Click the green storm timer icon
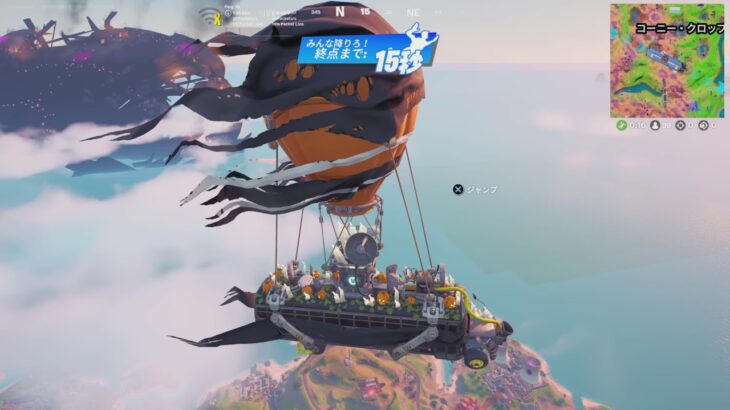 (x=621, y=126)
